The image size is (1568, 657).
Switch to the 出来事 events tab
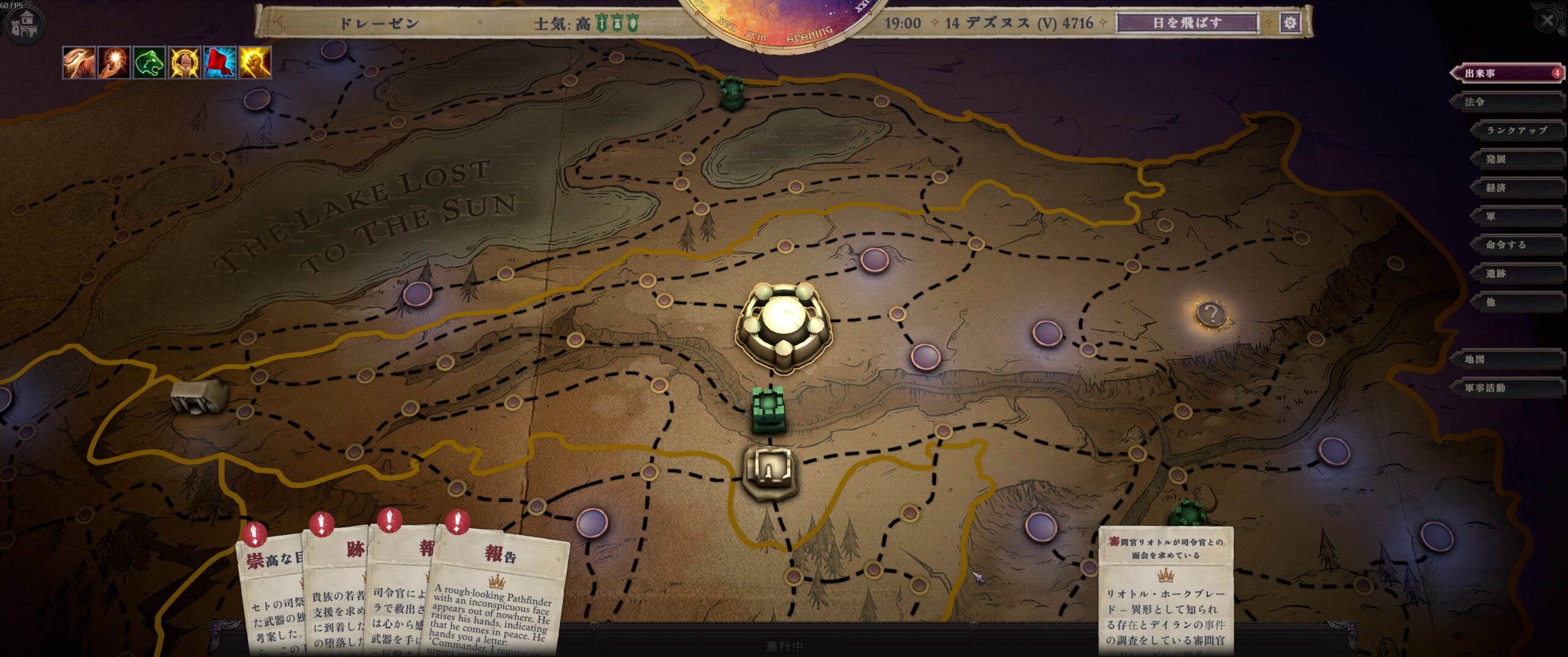tap(1507, 74)
